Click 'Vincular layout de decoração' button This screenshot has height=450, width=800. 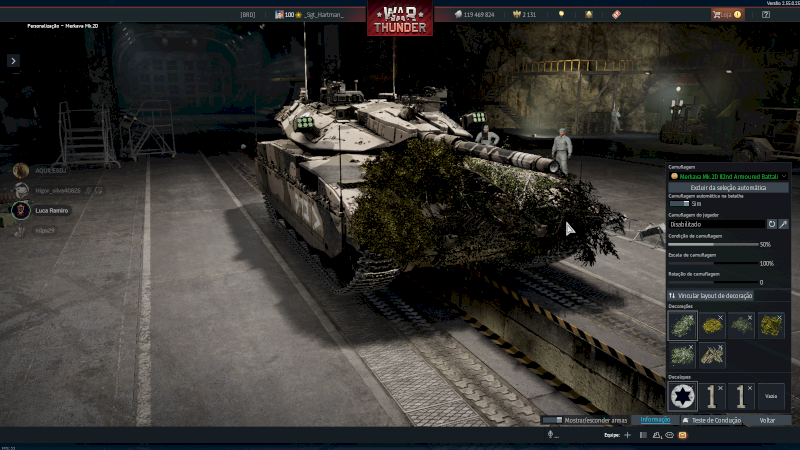coord(711,296)
